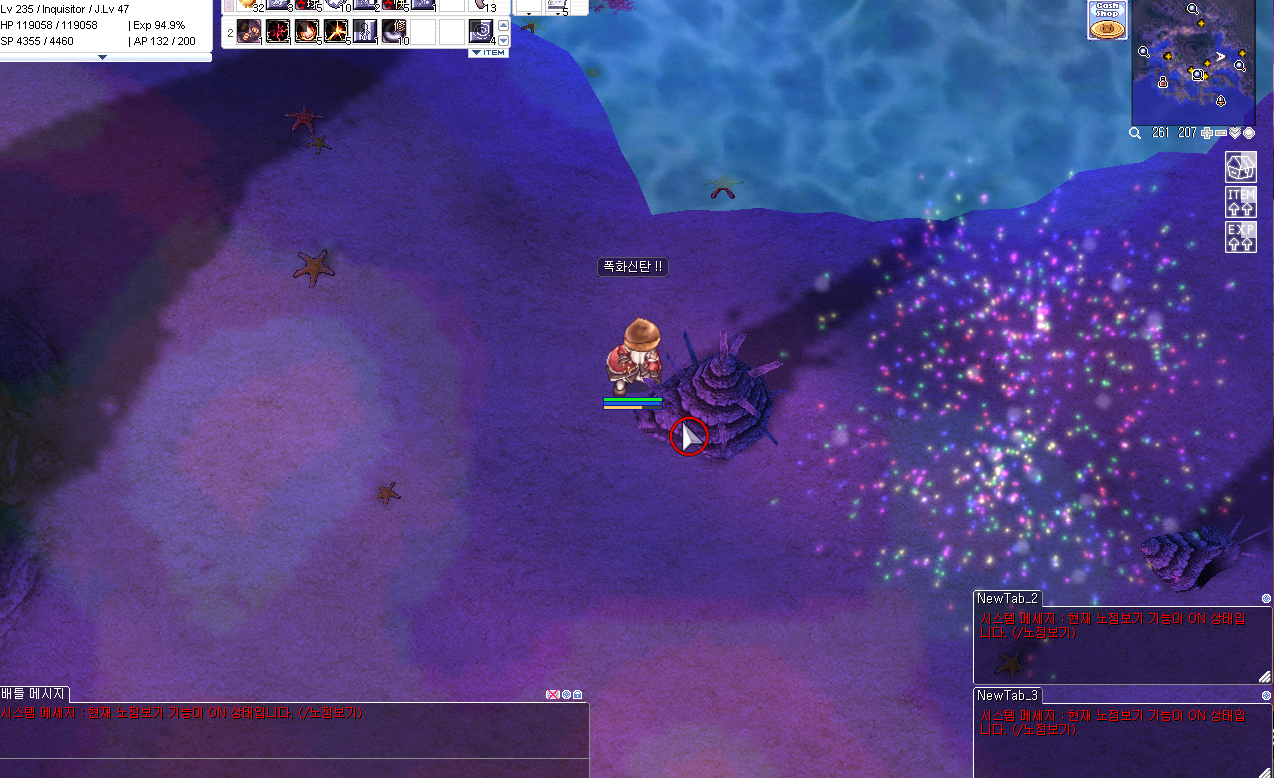Select the NewTab_3 chat tab
Viewport: 1282px width, 784px height.
(x=1008, y=695)
